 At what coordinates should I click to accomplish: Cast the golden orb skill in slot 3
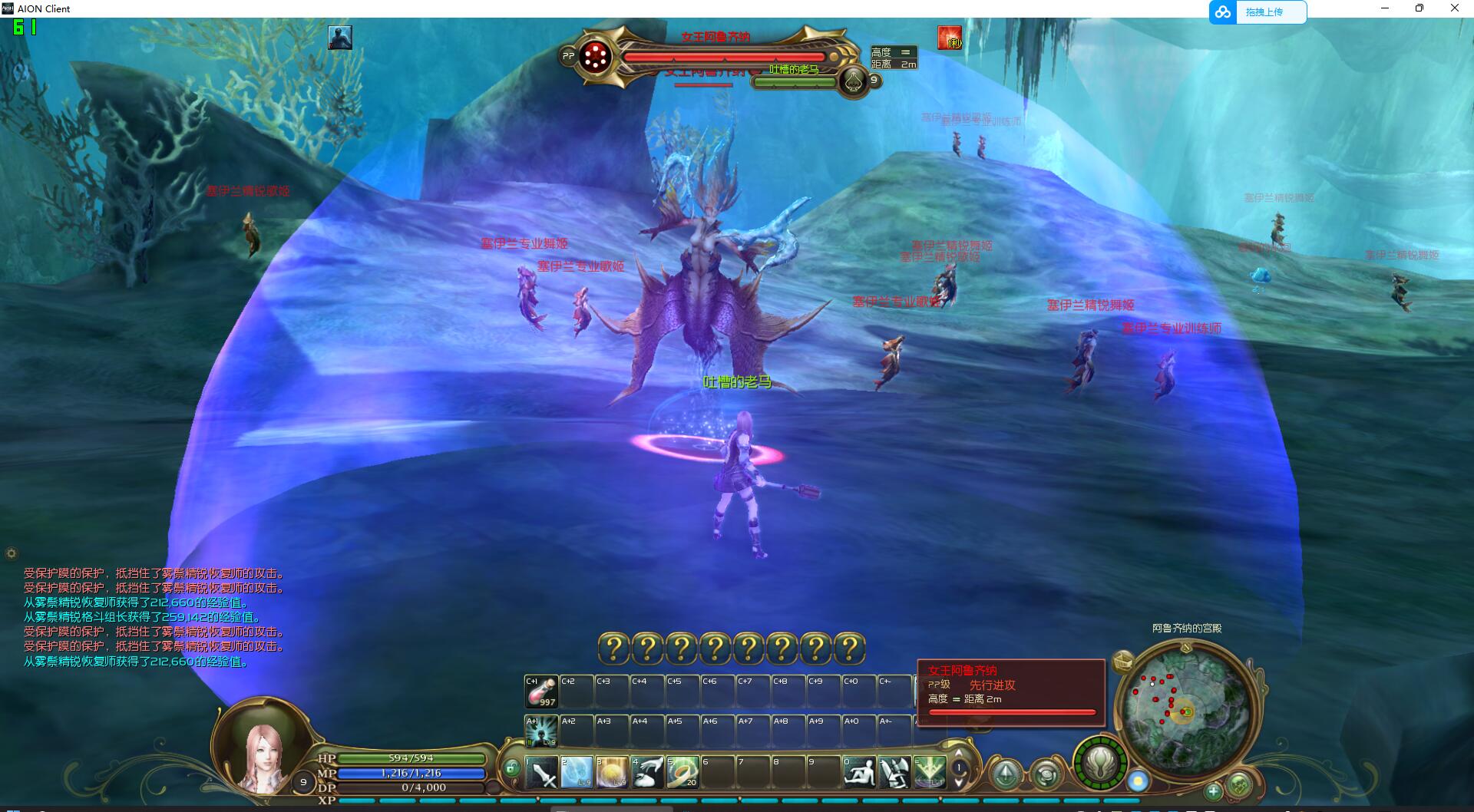pyautogui.click(x=612, y=772)
